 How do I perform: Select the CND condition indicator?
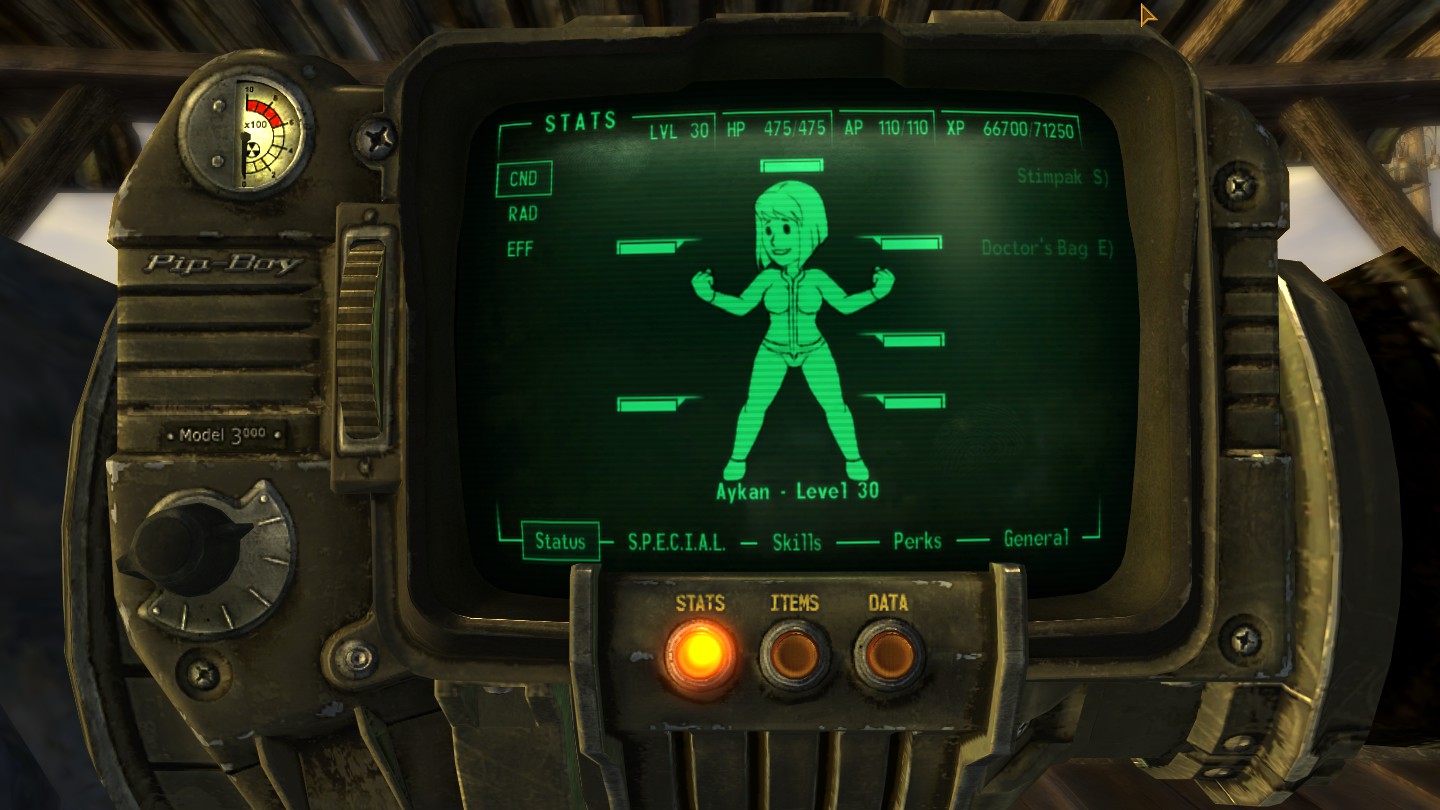tap(524, 177)
